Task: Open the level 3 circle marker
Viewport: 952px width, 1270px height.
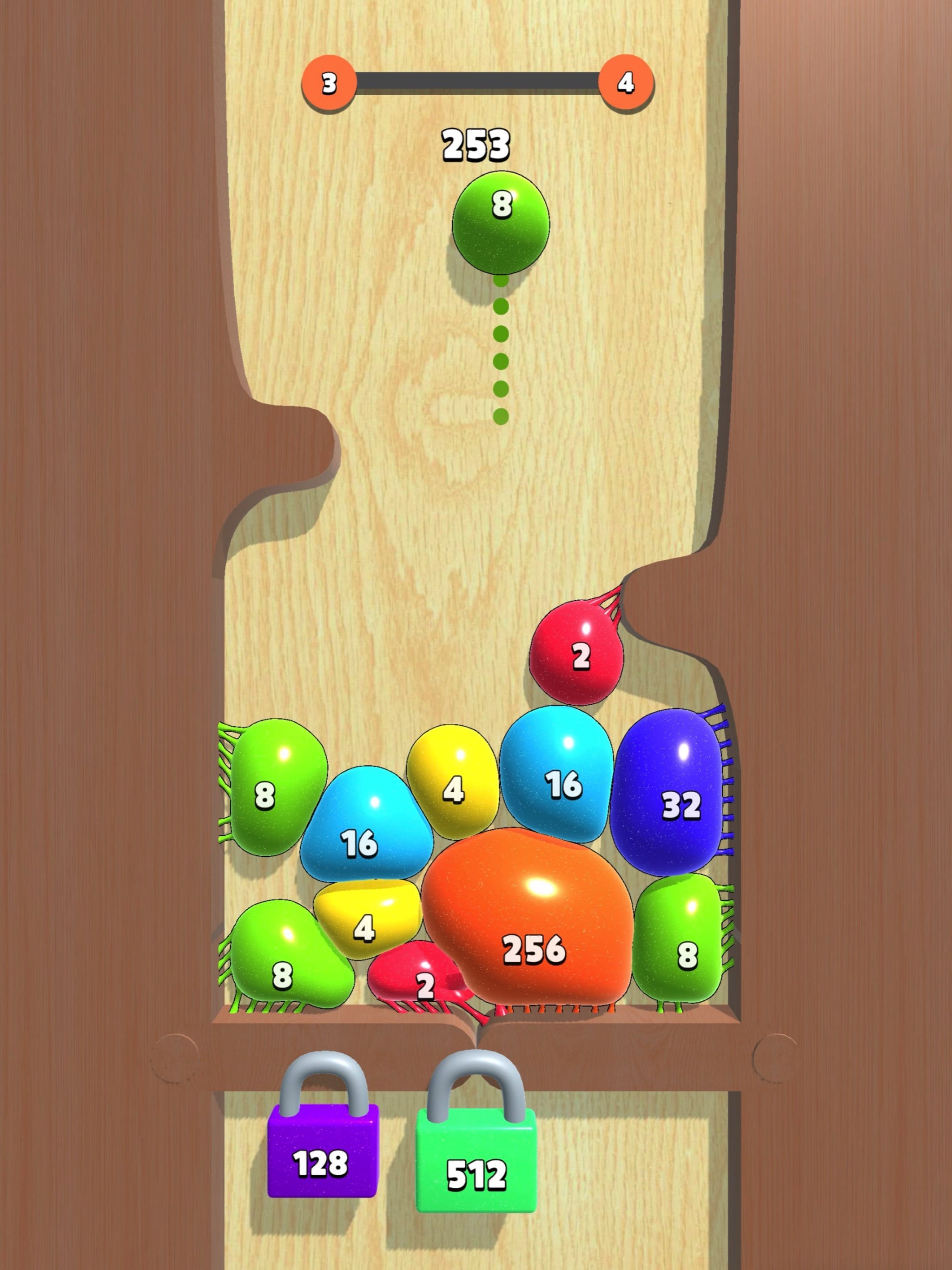Action: (x=329, y=83)
